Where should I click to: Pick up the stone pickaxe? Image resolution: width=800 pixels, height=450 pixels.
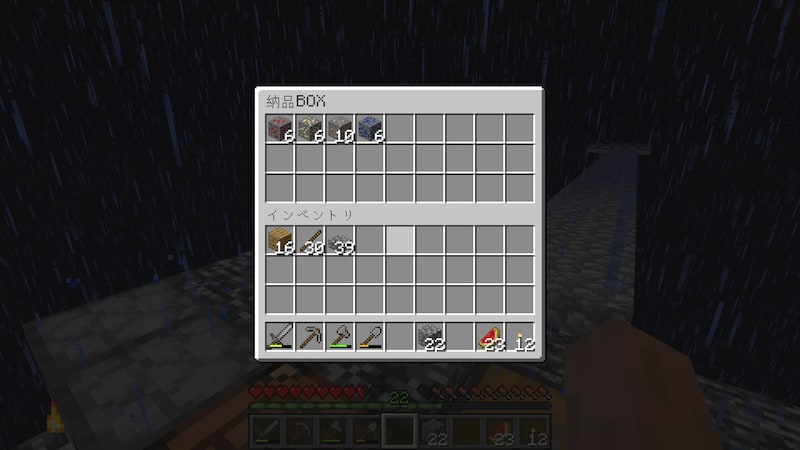click(x=309, y=336)
